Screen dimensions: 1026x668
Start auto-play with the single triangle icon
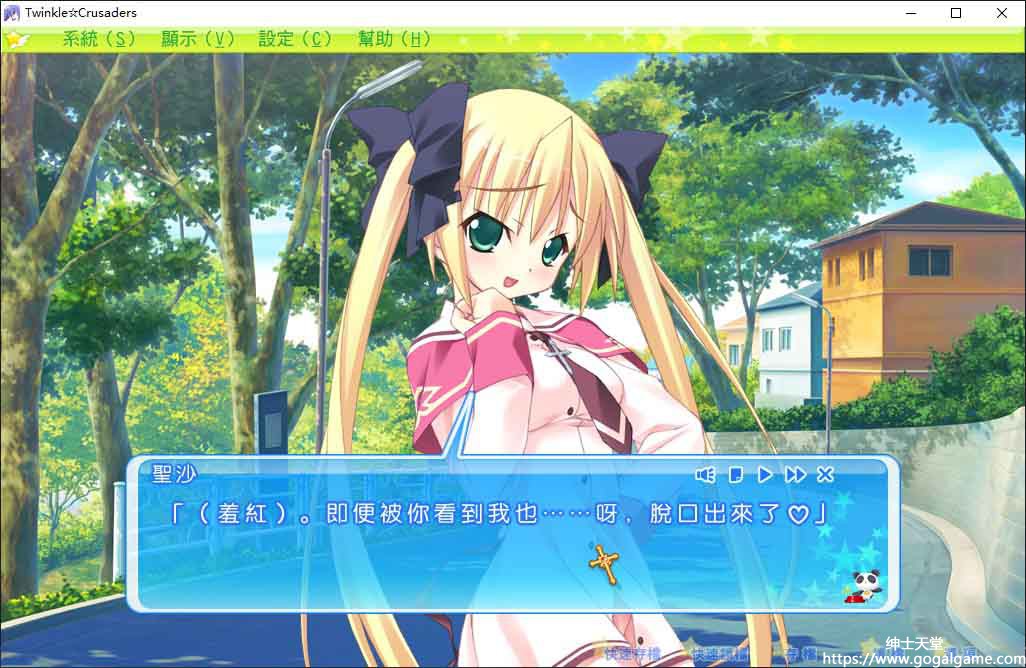764,474
